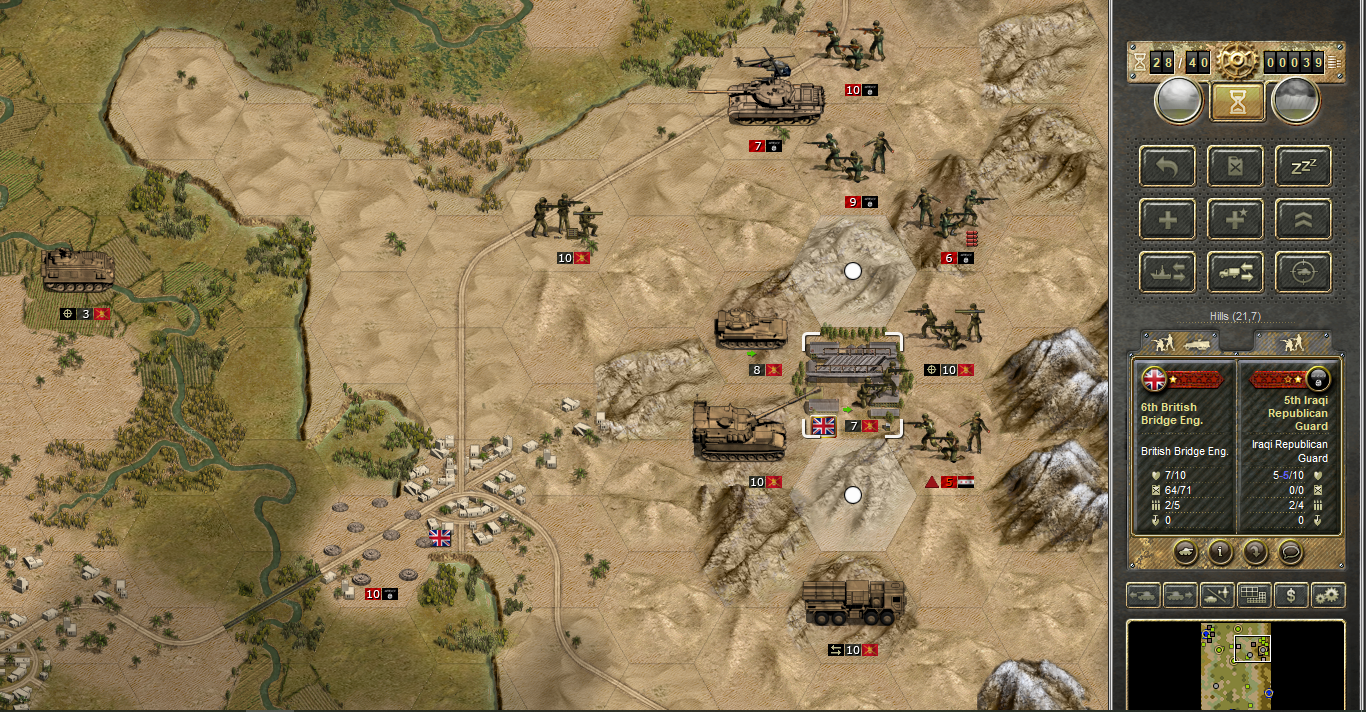Show unit info with the 'i' button
Viewport: 1366px width, 712px height.
[x=1219, y=551]
